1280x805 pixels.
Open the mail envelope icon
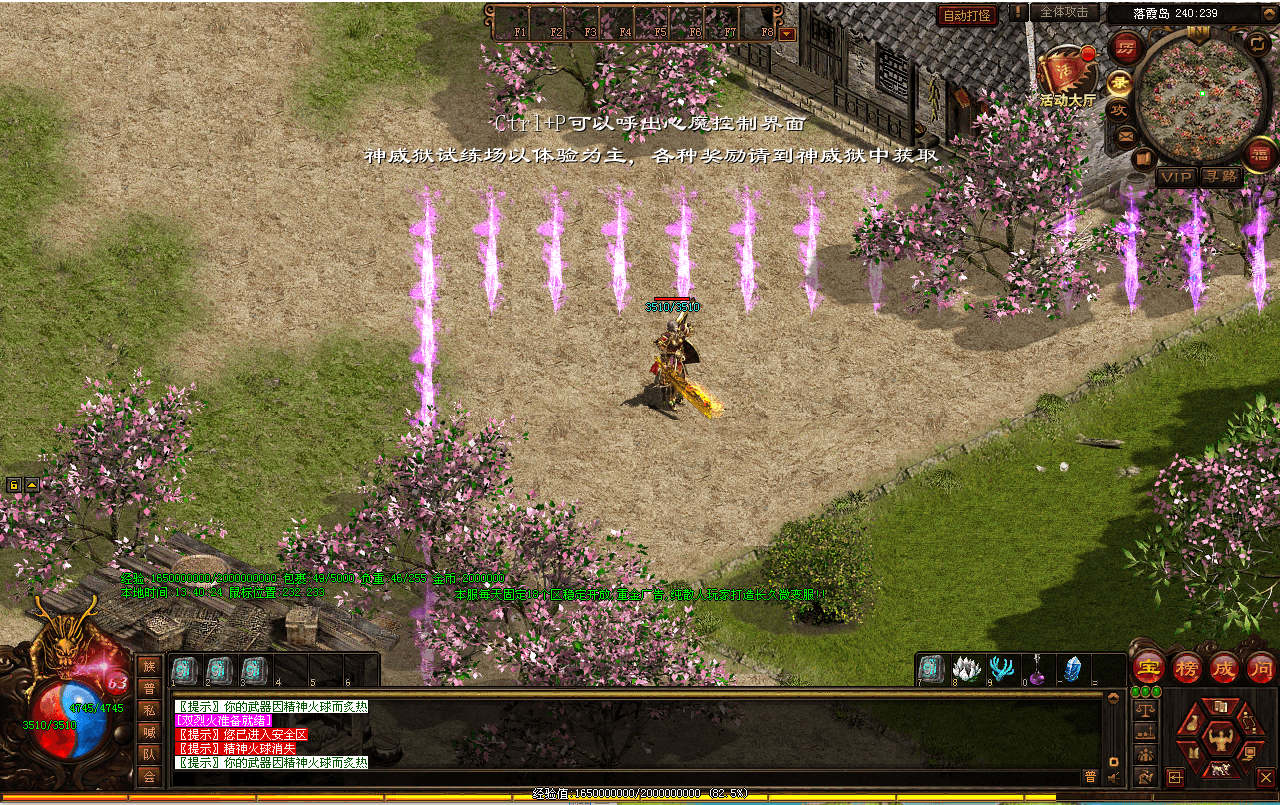(1126, 135)
